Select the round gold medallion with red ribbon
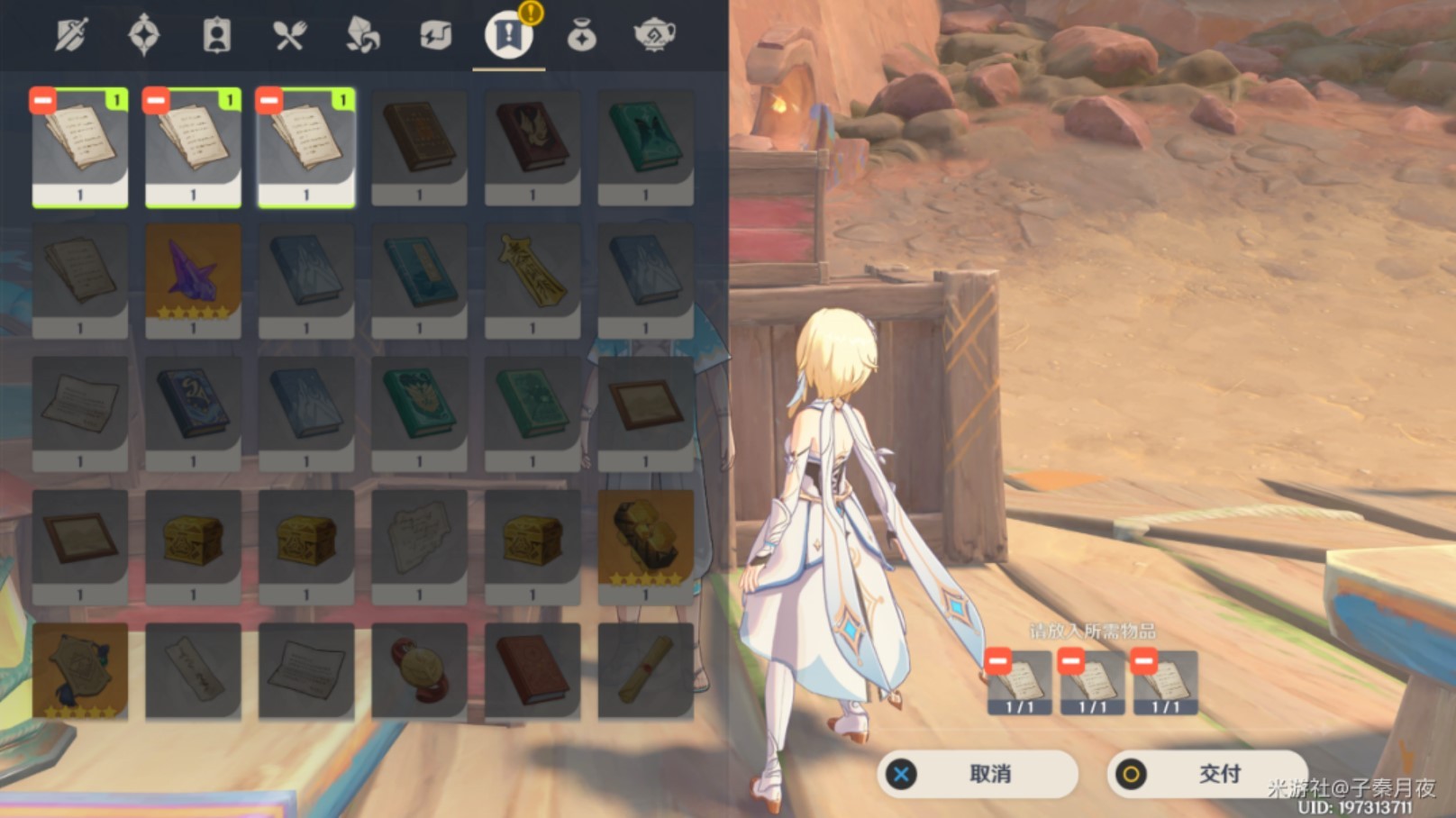1456x818 pixels. 419,671
